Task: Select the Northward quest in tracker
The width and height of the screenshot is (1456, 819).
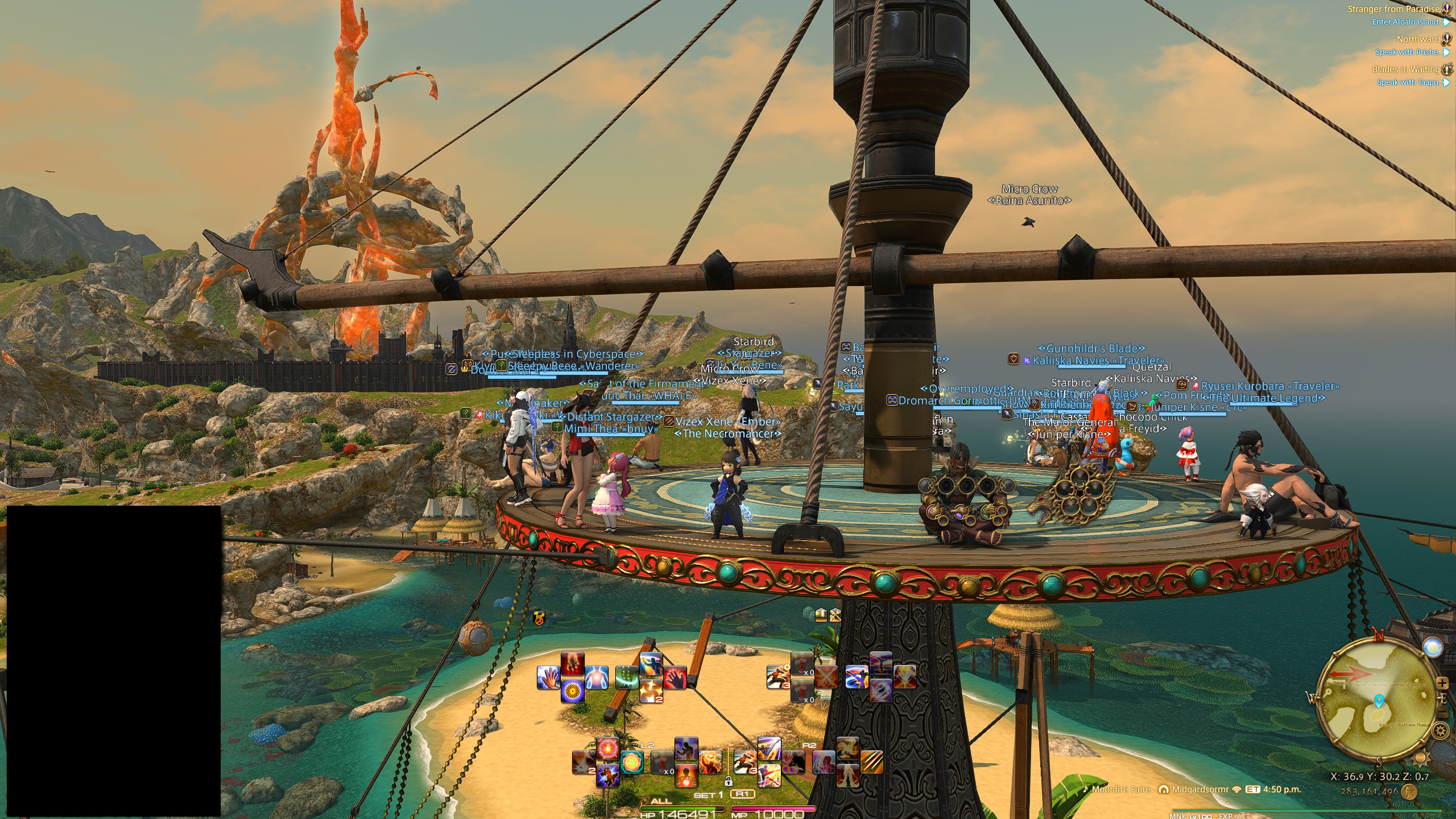Action: [1418, 39]
